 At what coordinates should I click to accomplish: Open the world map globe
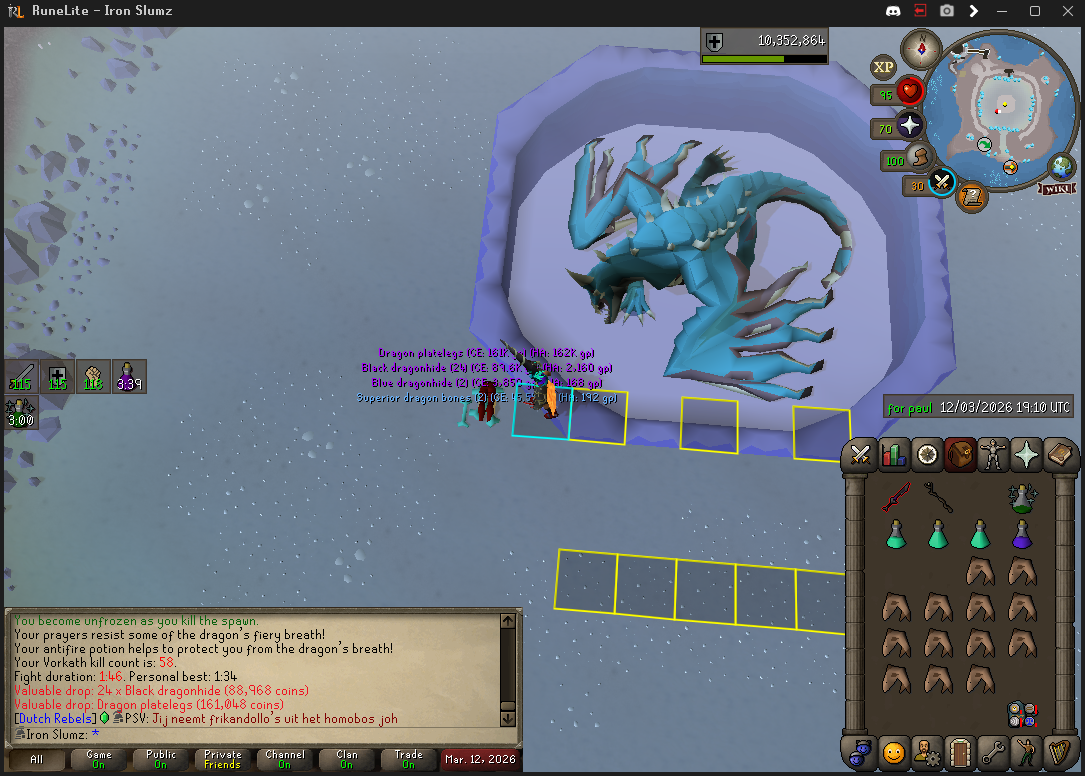[1062, 167]
